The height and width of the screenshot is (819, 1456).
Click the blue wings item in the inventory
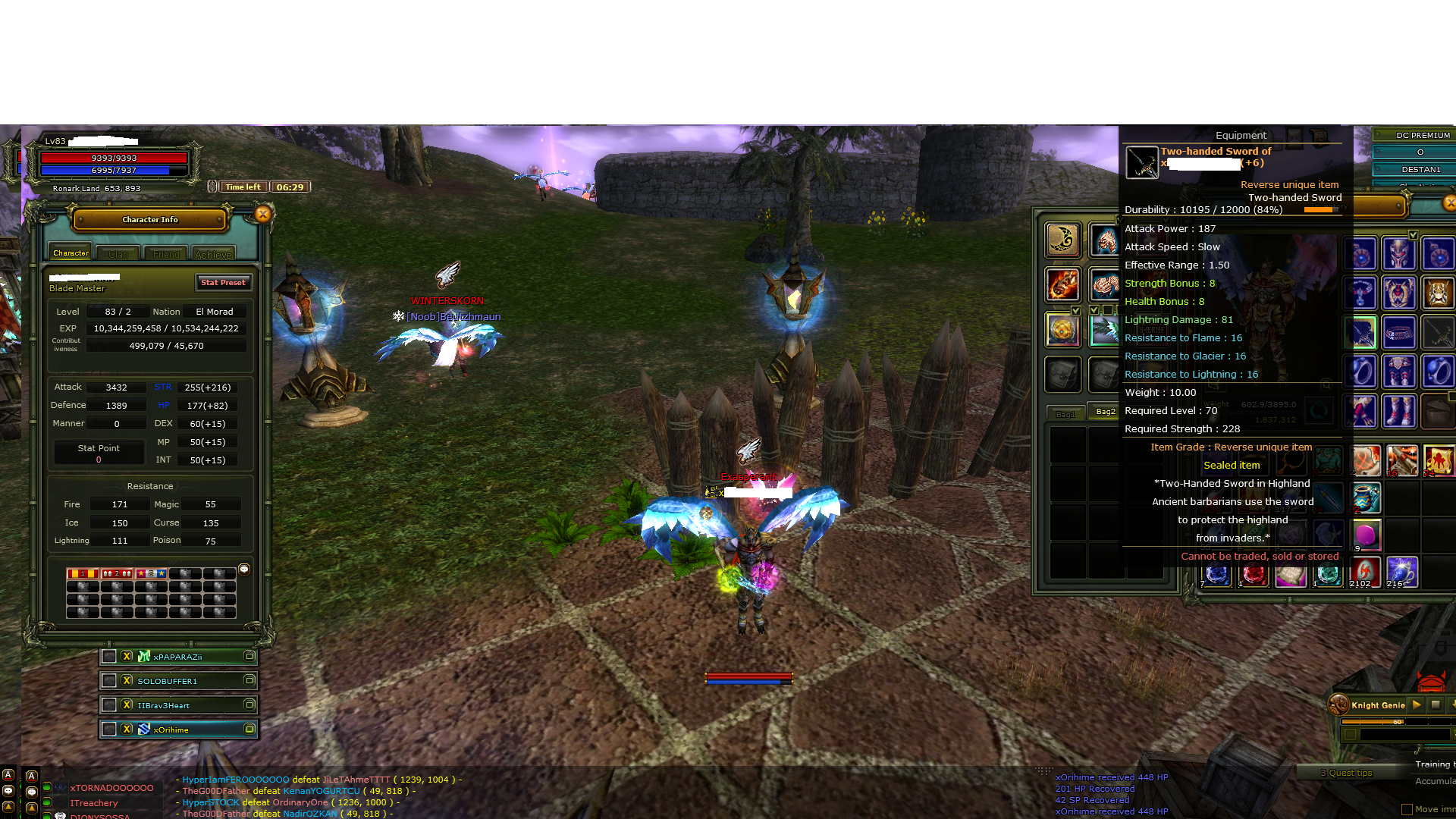point(1106,331)
